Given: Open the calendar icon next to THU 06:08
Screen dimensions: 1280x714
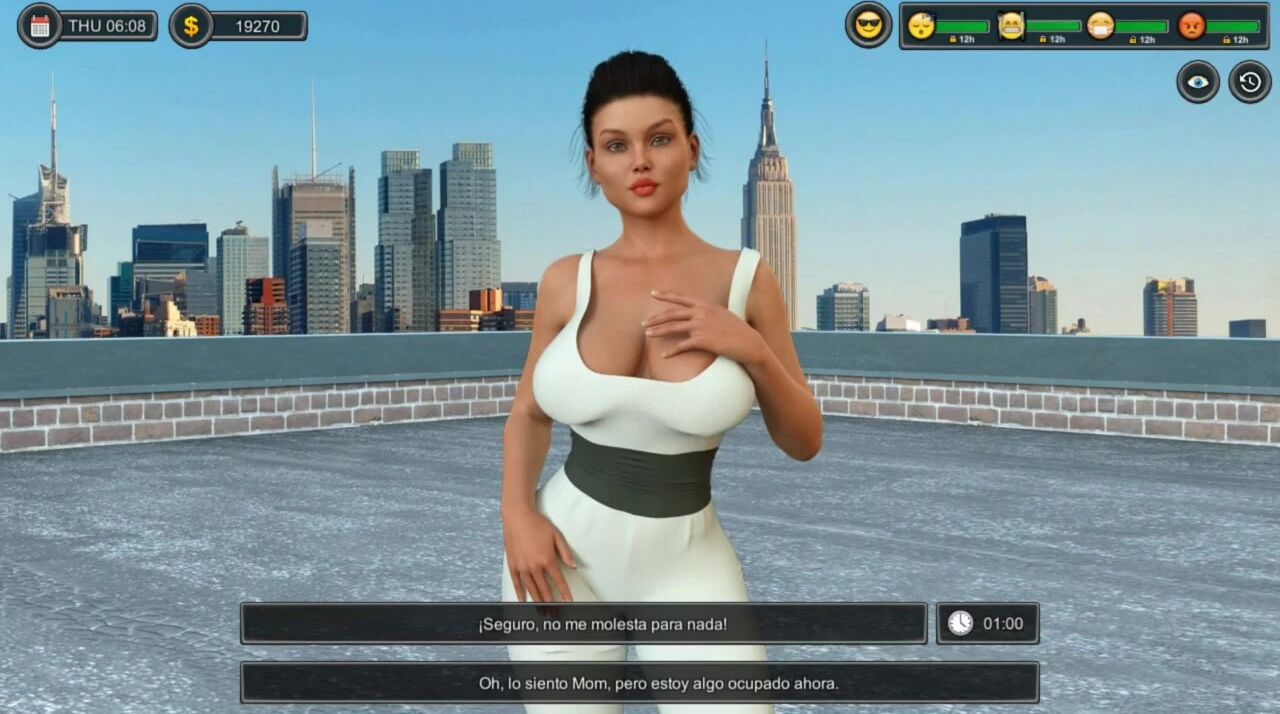Looking at the screenshot, I should pos(40,26).
